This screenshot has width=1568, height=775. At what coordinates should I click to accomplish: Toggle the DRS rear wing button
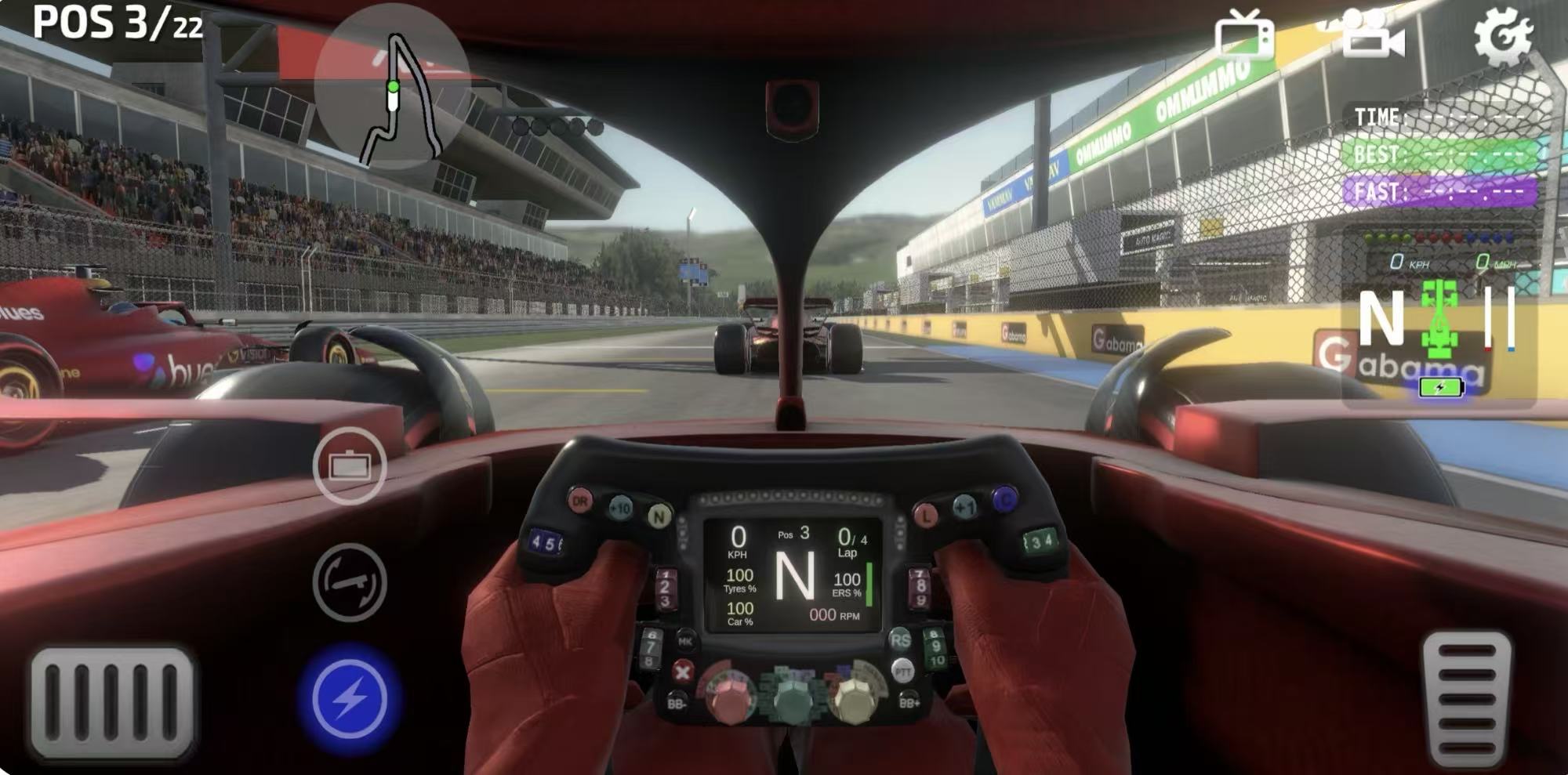(350, 582)
